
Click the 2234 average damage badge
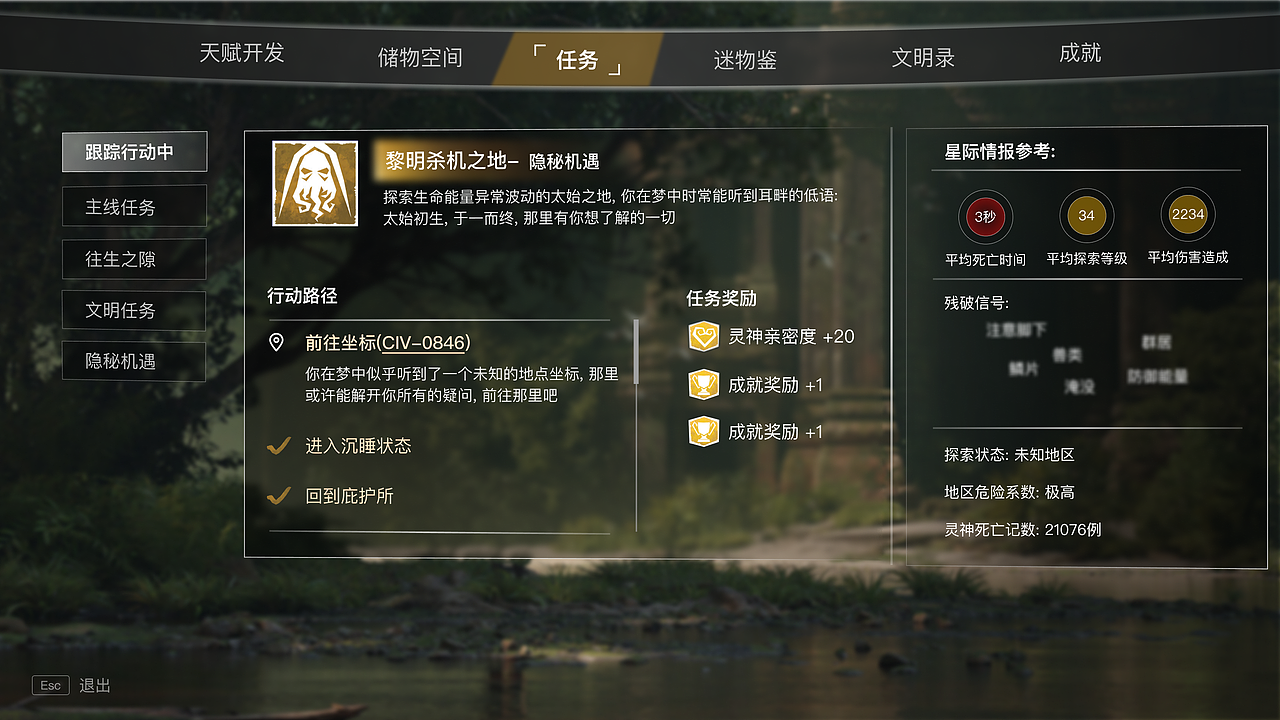[x=1186, y=216]
